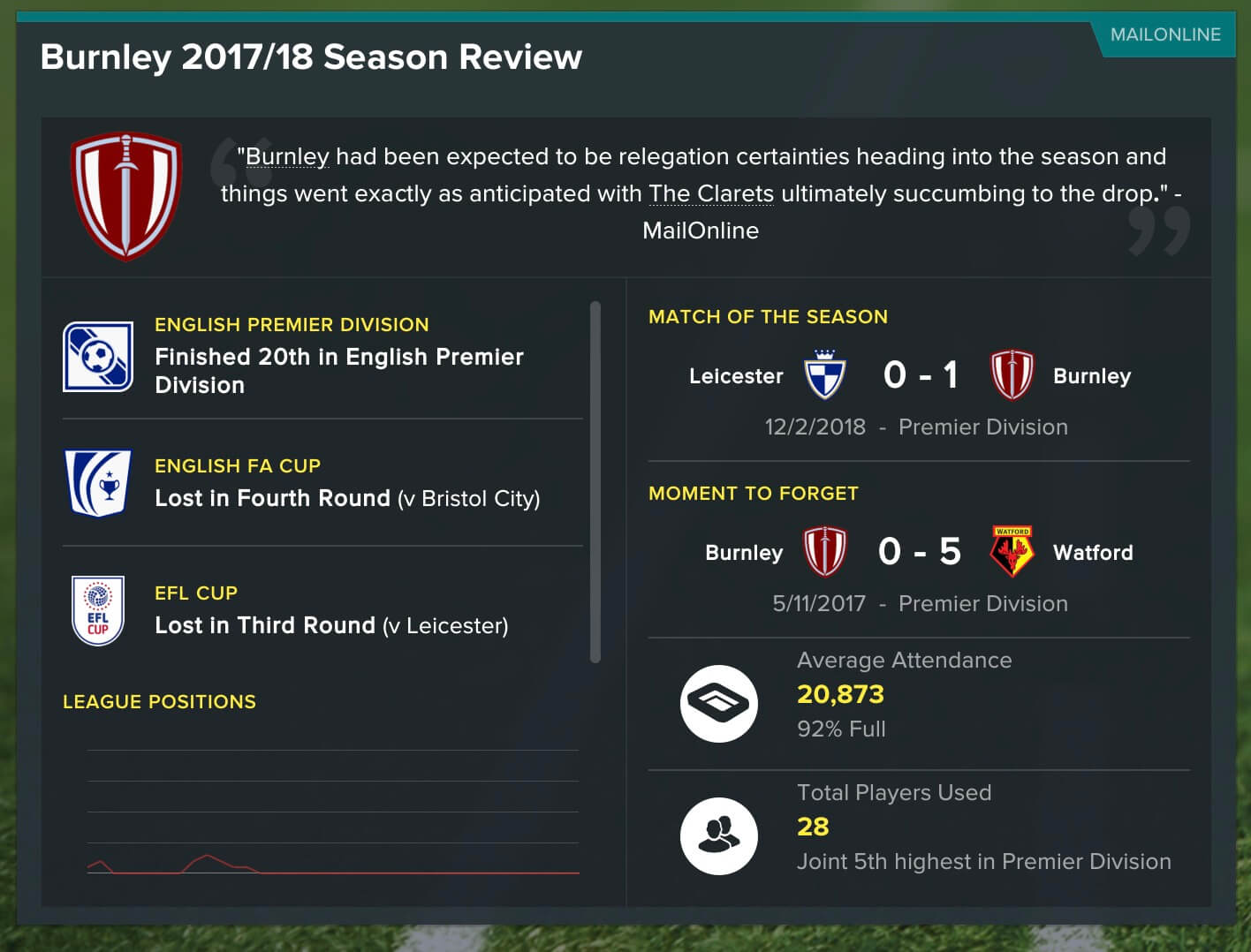1251x952 pixels.
Task: Open the Leicester 0-1 Burnley match
Action: coord(919,375)
